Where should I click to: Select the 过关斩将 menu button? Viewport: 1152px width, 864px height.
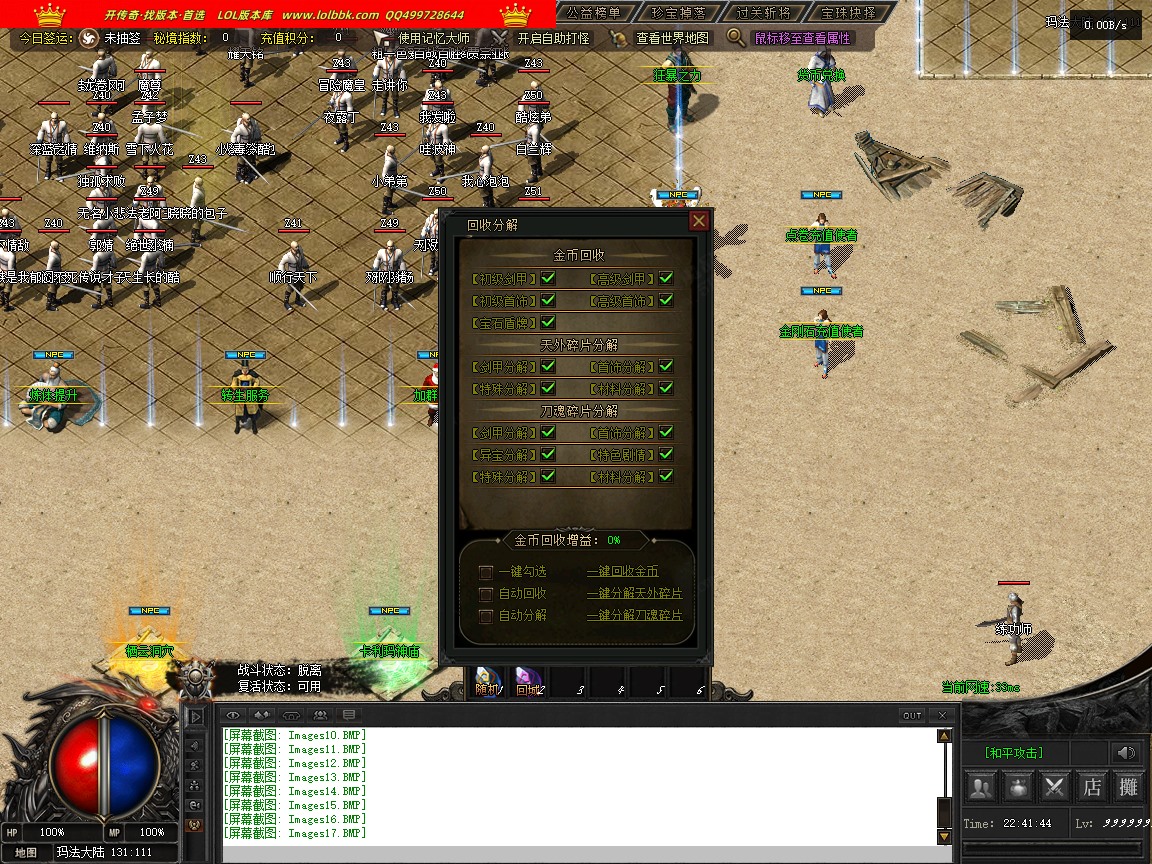[762, 13]
